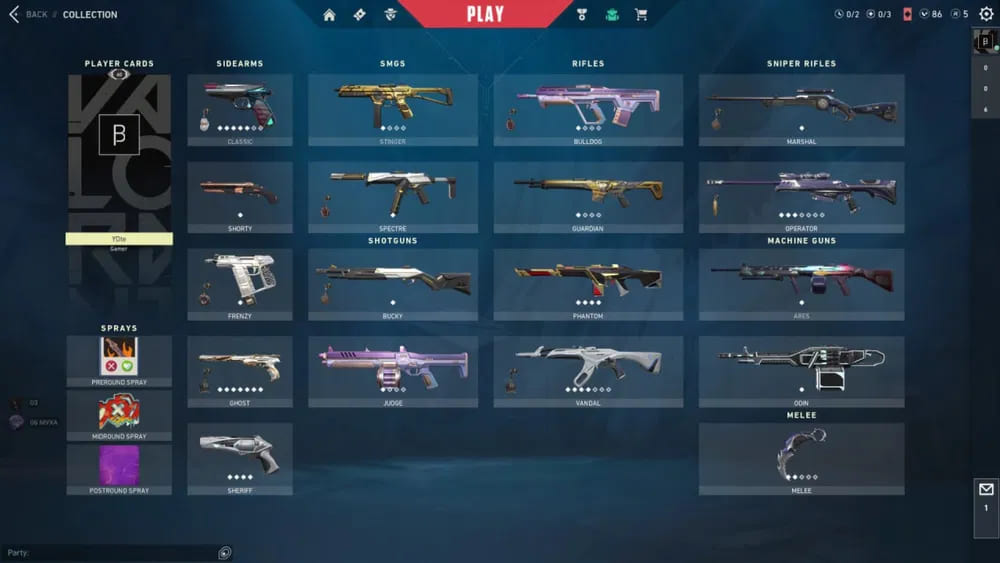
Task: Choose the Operator sniper rifle tile
Action: pos(801,196)
